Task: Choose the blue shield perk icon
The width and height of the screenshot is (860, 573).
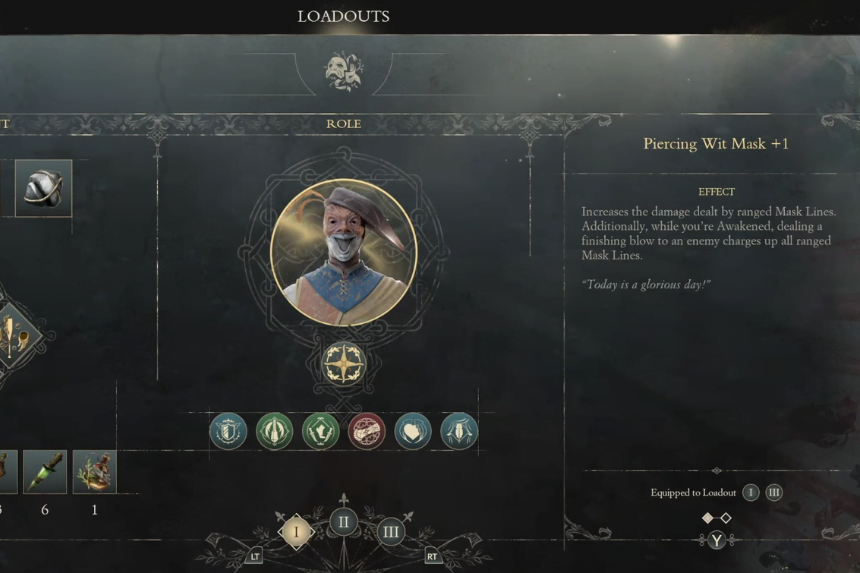Action: (228, 431)
